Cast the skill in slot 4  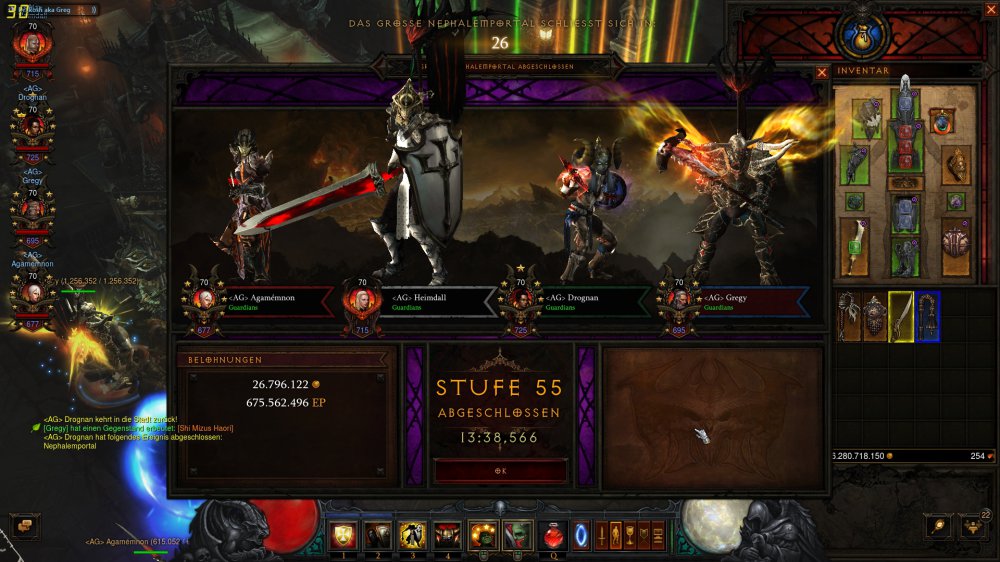pos(447,535)
